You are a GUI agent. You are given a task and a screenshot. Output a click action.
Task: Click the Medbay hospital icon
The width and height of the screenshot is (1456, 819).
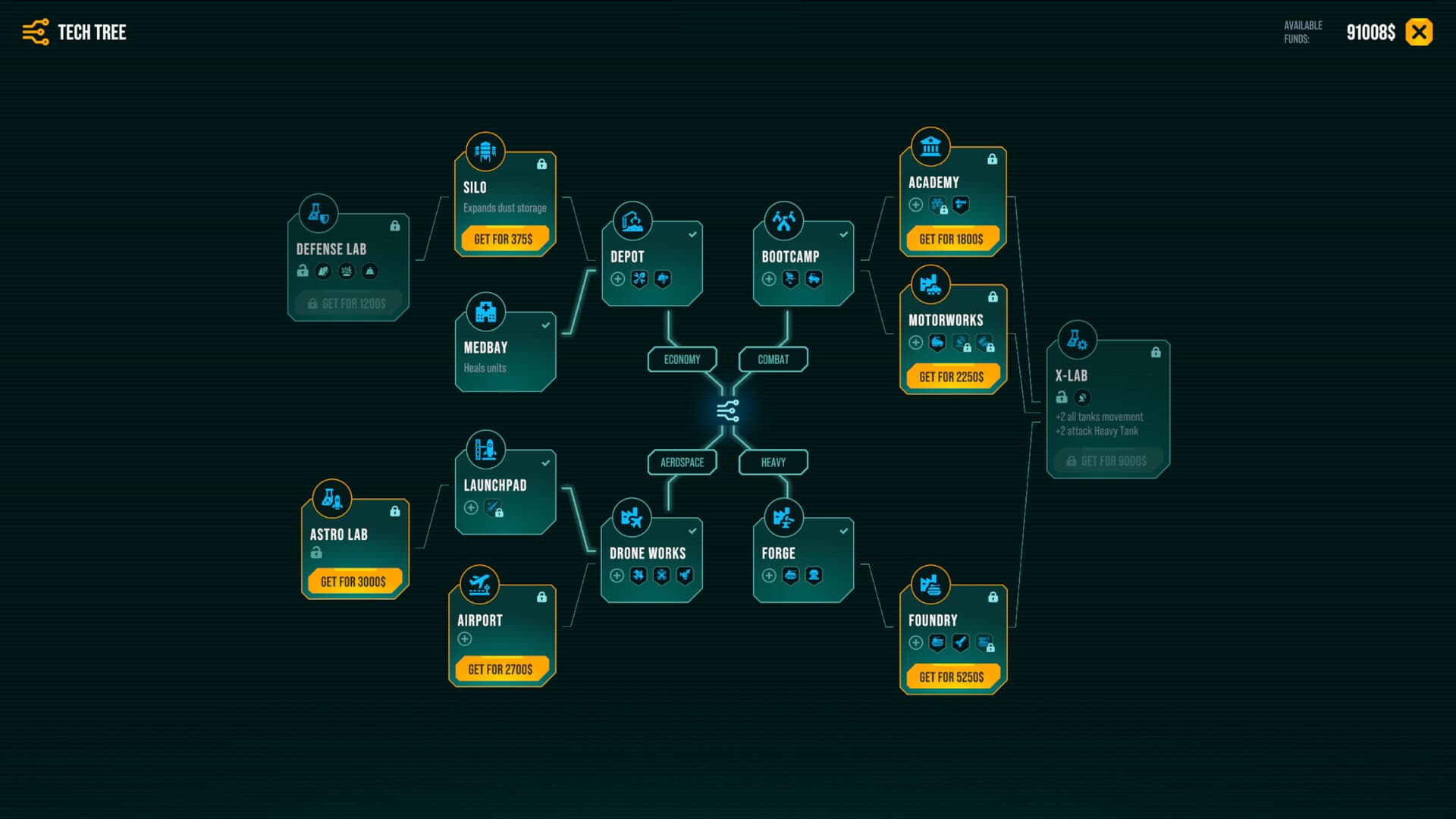pyautogui.click(x=486, y=311)
